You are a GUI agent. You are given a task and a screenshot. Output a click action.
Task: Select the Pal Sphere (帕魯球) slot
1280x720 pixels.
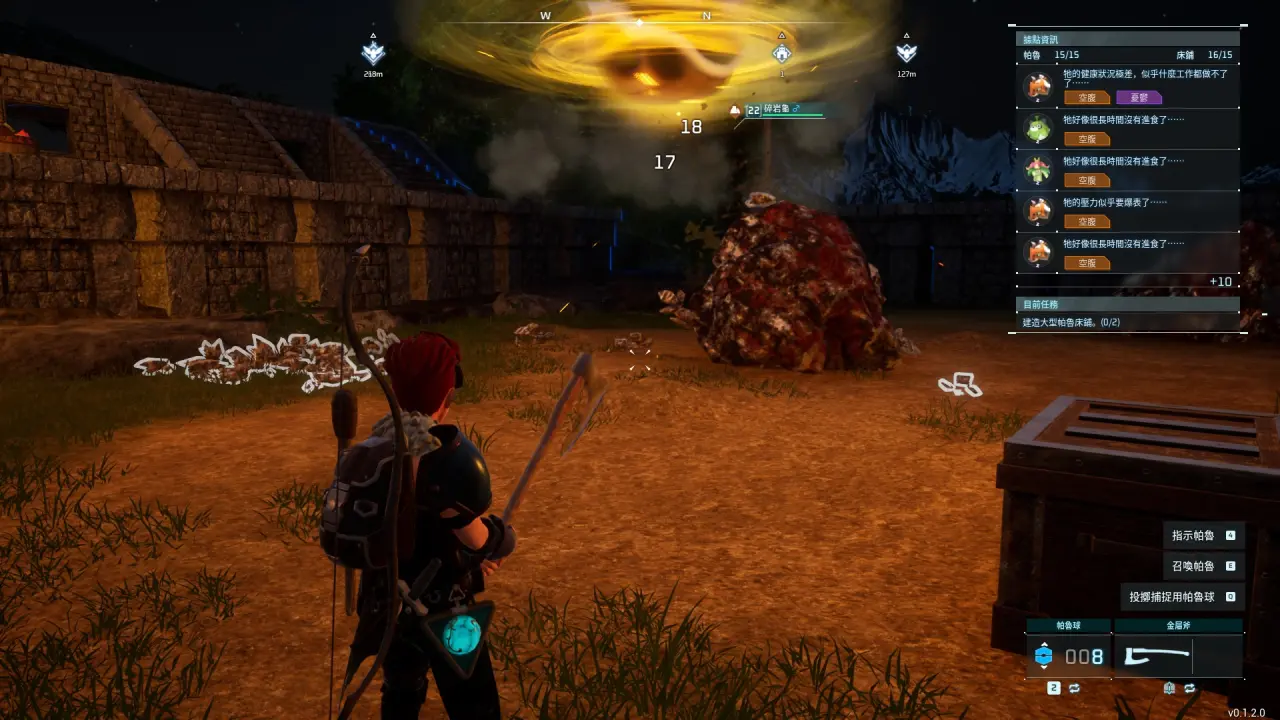[1068, 656]
